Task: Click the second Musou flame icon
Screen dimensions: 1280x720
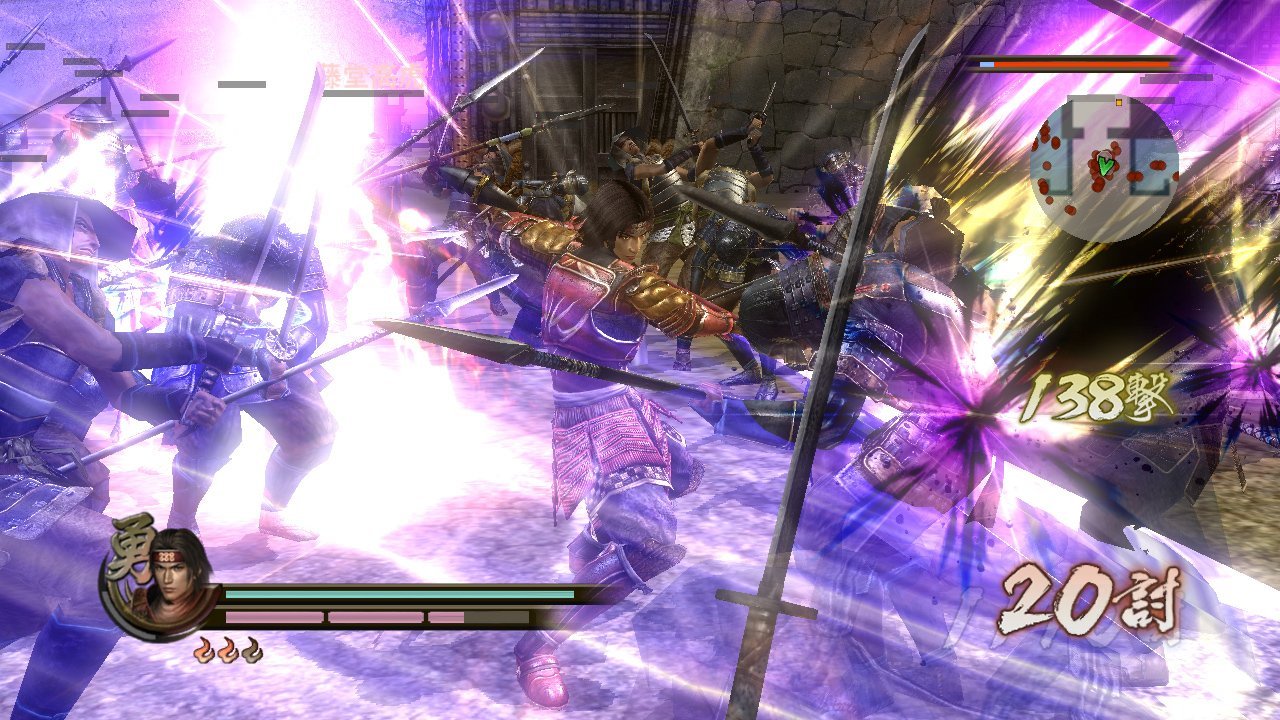Action: pos(230,650)
